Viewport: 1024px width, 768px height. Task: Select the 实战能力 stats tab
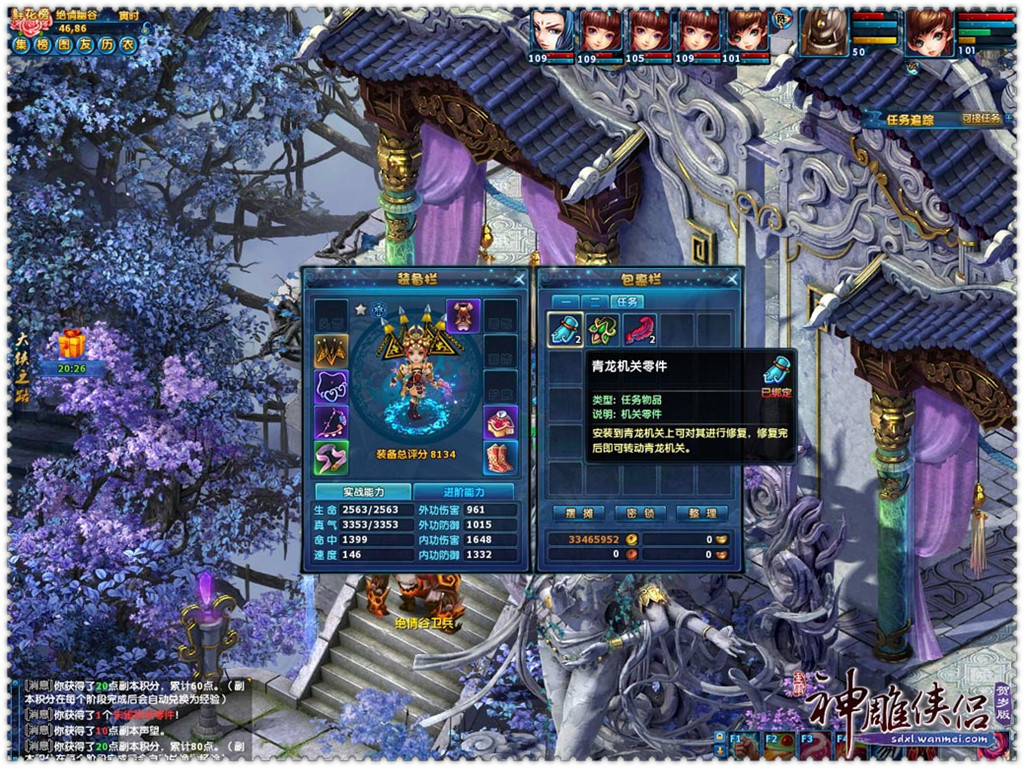[x=363, y=492]
